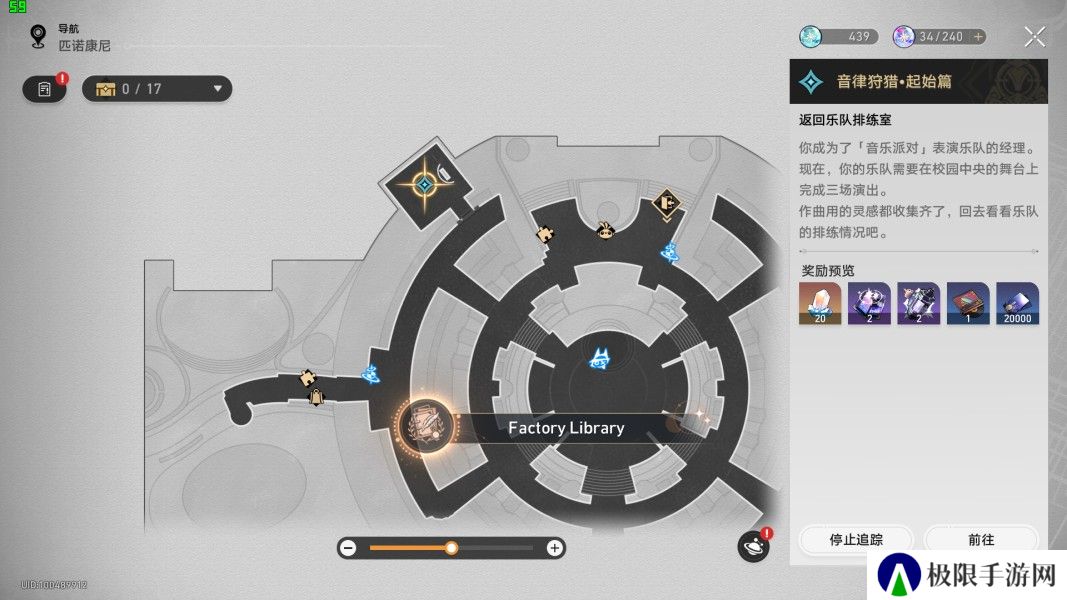Stop tracking with the 停止追踪 button
The height and width of the screenshot is (600, 1067).
click(856, 539)
